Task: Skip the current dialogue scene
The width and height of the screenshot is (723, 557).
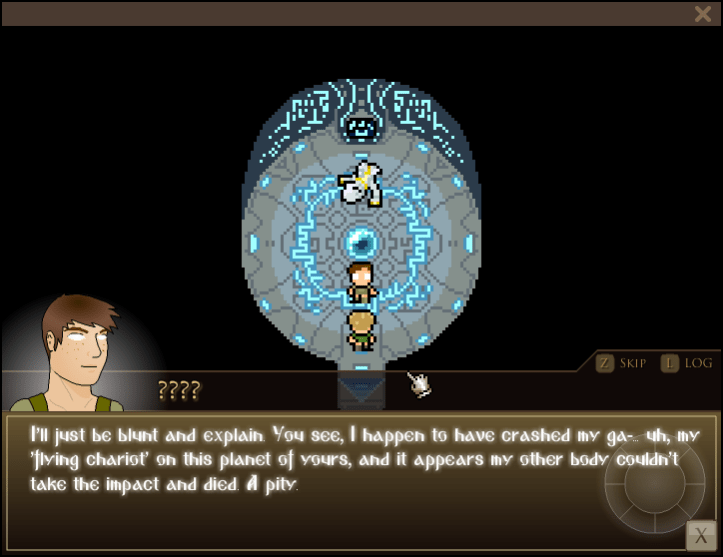Action: tap(621, 363)
